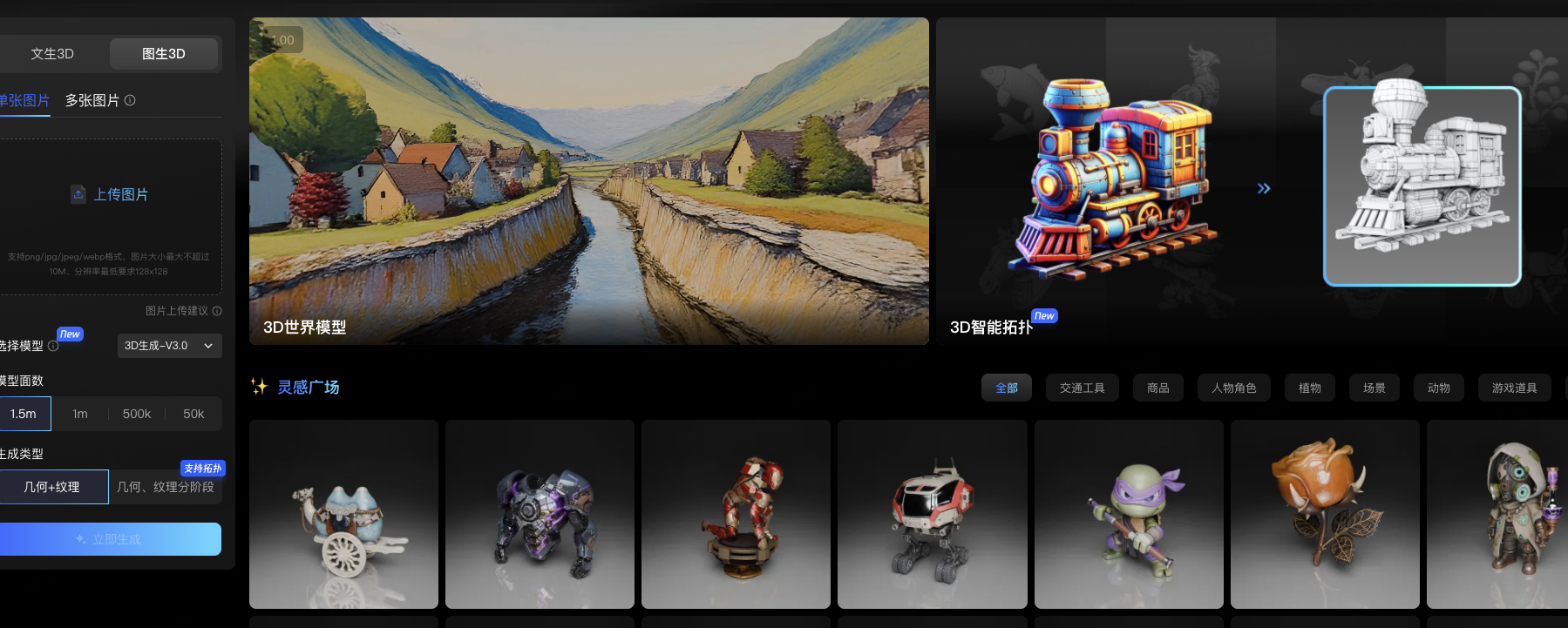Select the 1m face count option

[79, 414]
